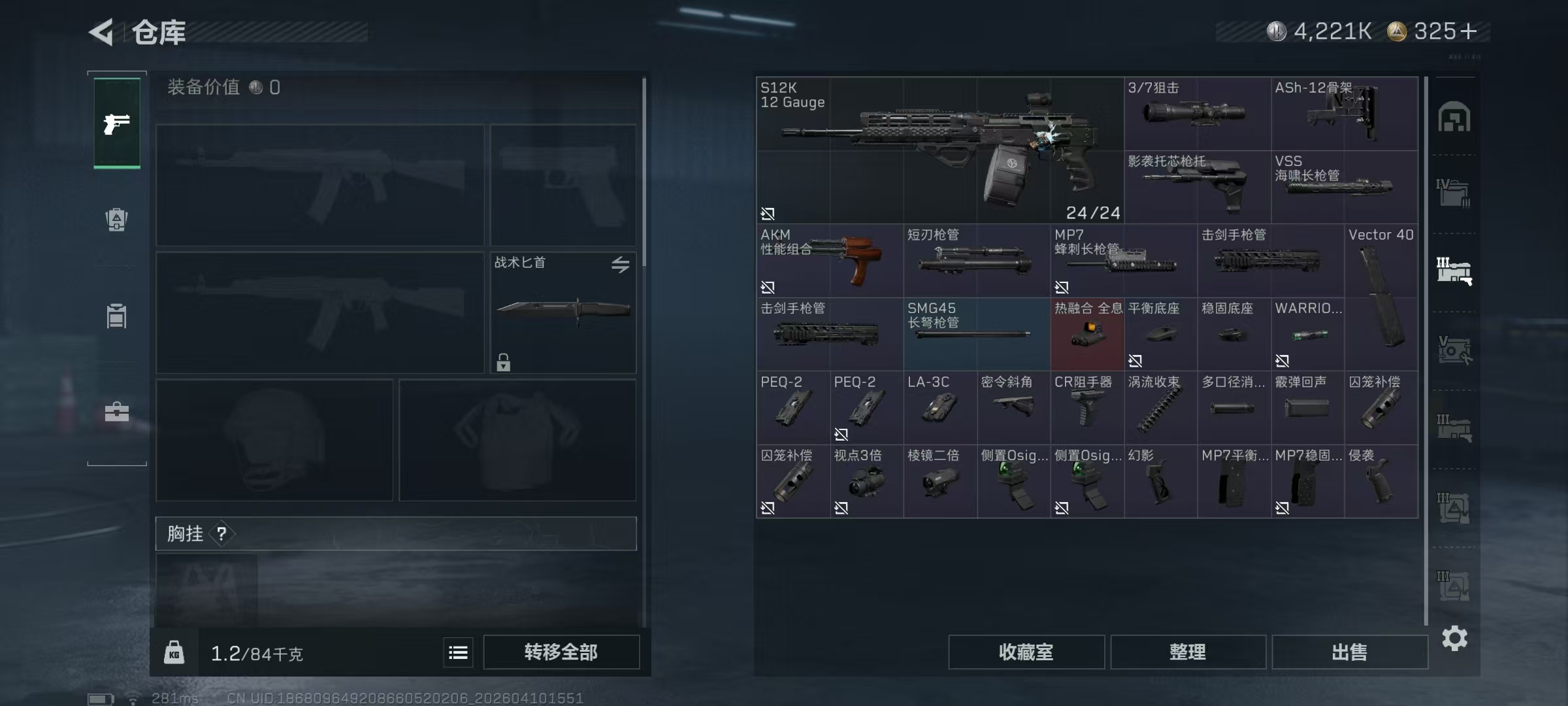Select the armor vest category icon
This screenshot has width=1568, height=706.
tap(116, 316)
